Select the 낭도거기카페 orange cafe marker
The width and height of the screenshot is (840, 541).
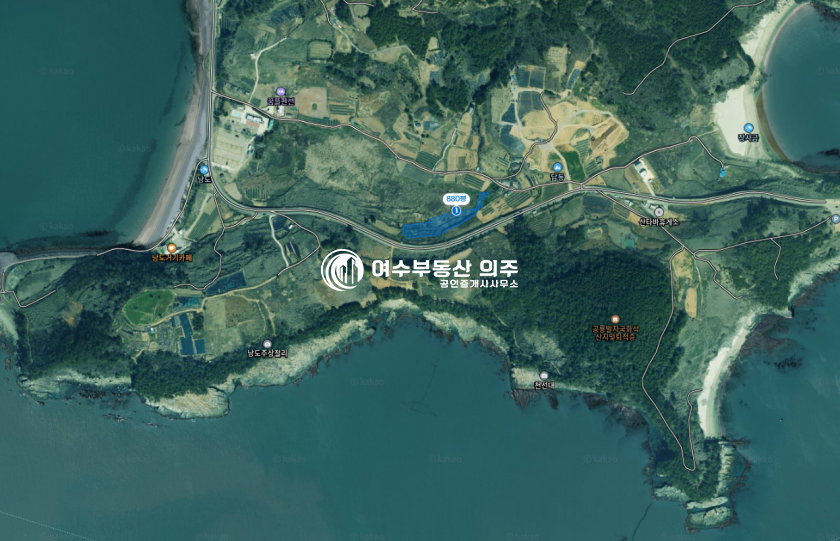coord(171,247)
